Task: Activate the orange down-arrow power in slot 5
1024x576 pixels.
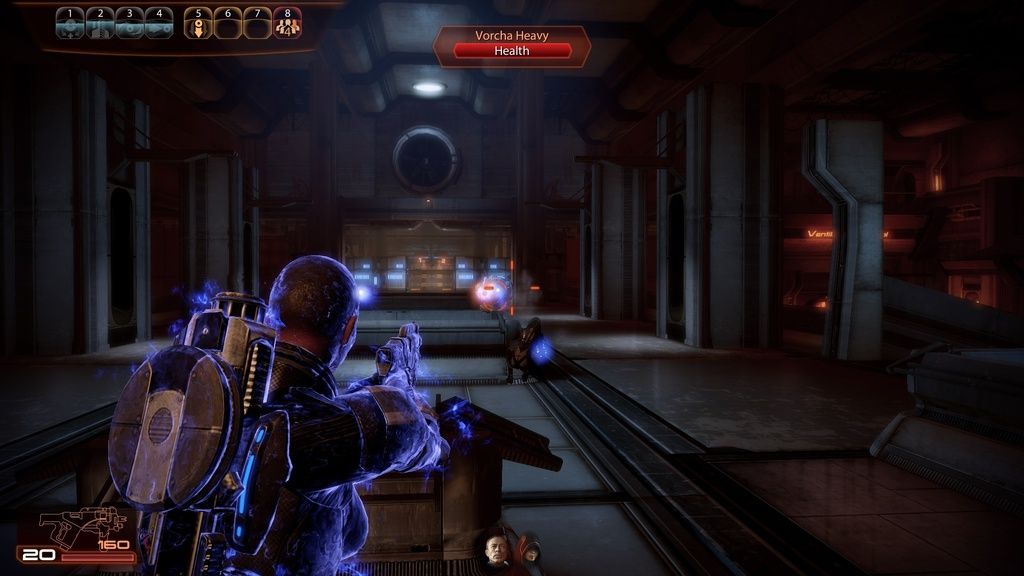Action: click(x=199, y=23)
